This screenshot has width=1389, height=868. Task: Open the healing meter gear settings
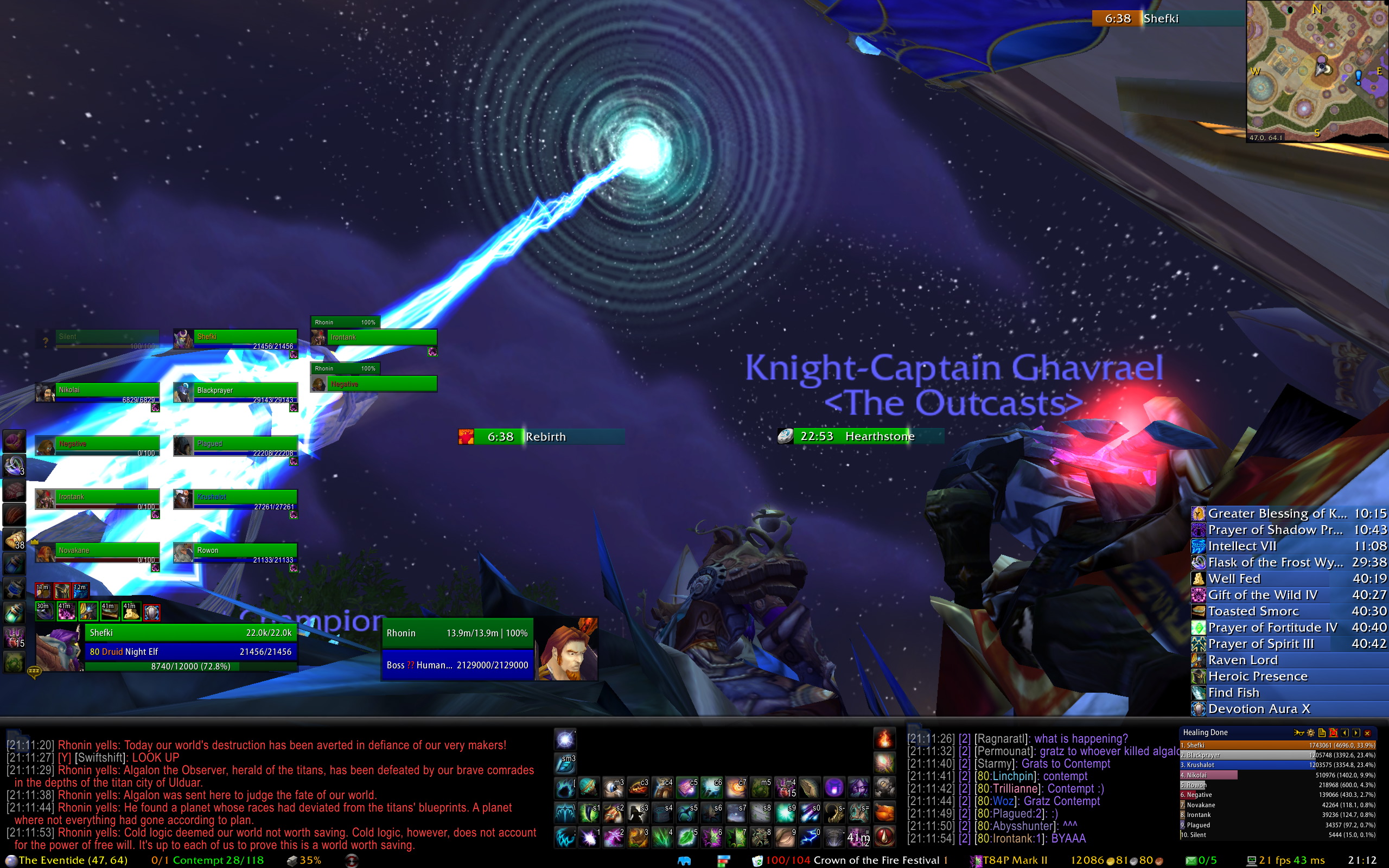[x=1310, y=733]
